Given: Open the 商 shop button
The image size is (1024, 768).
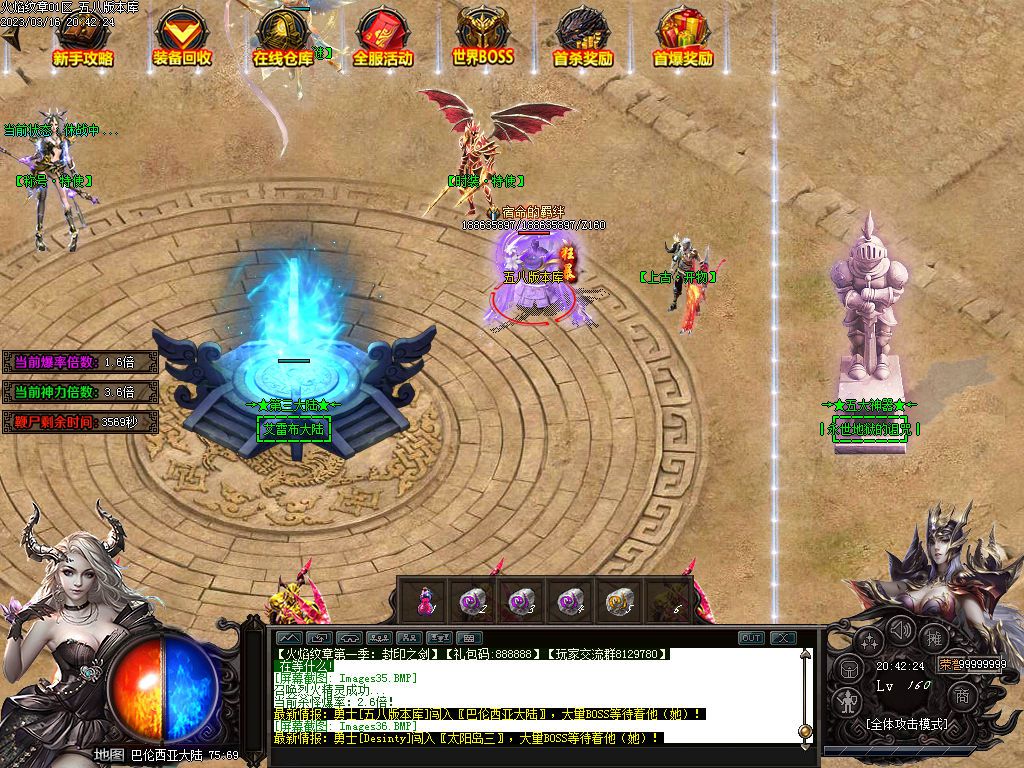Looking at the screenshot, I should tap(961, 695).
